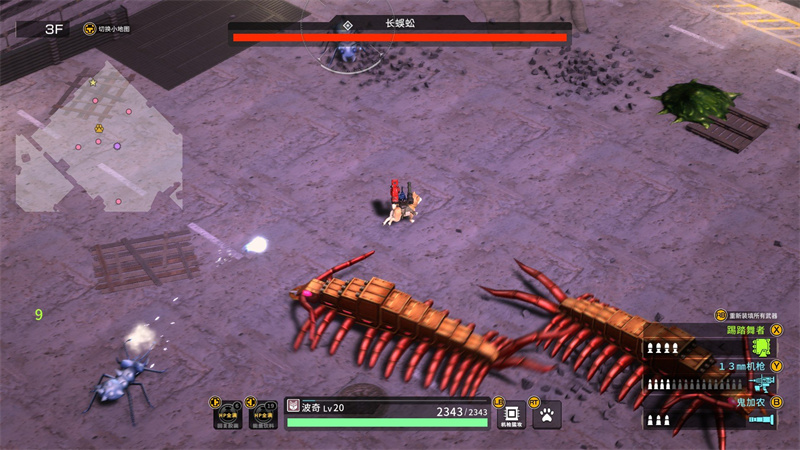Select the yellow star marker on minimap

[93, 82]
